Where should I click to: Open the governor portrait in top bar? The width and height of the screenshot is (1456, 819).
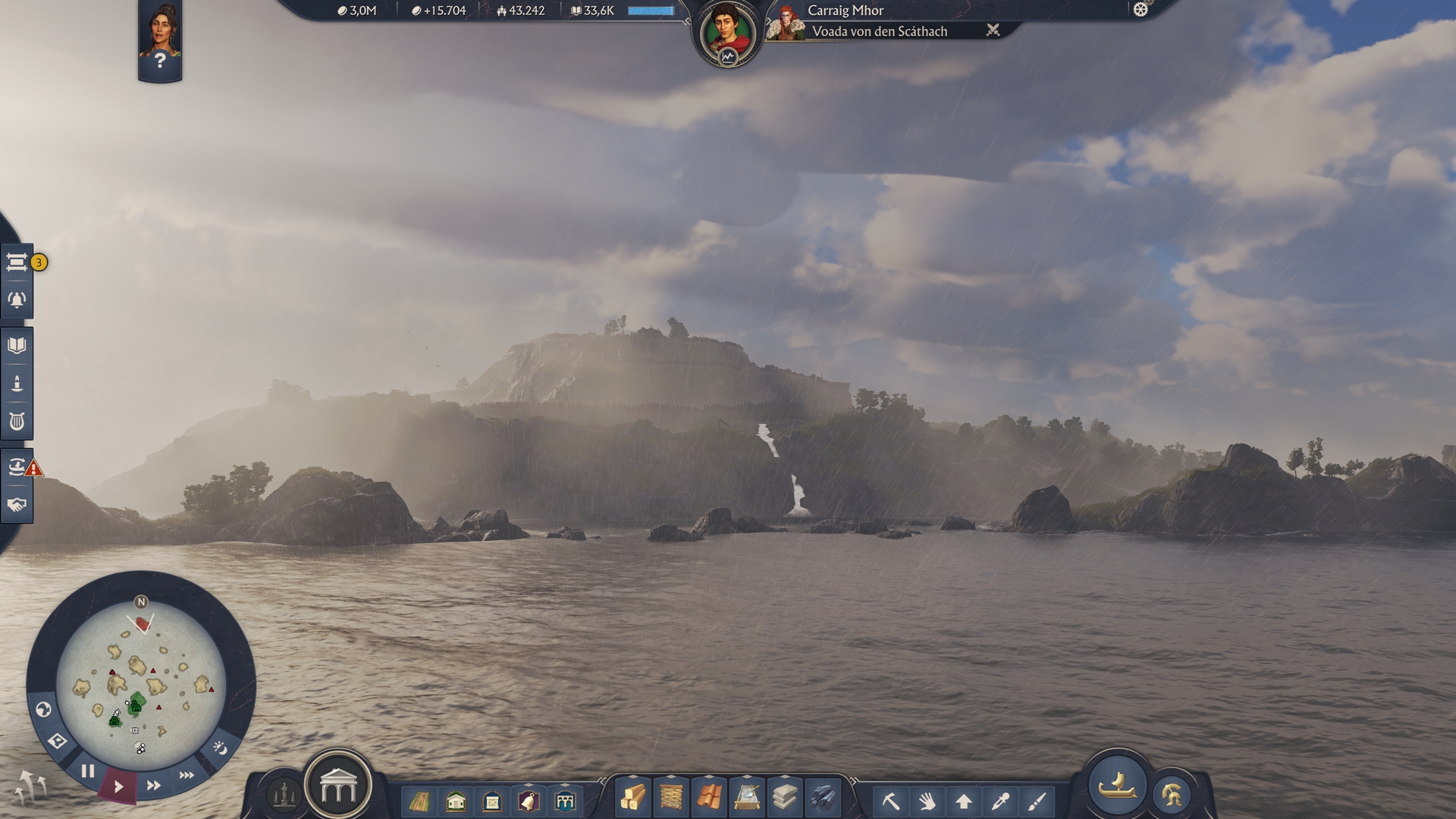click(726, 34)
